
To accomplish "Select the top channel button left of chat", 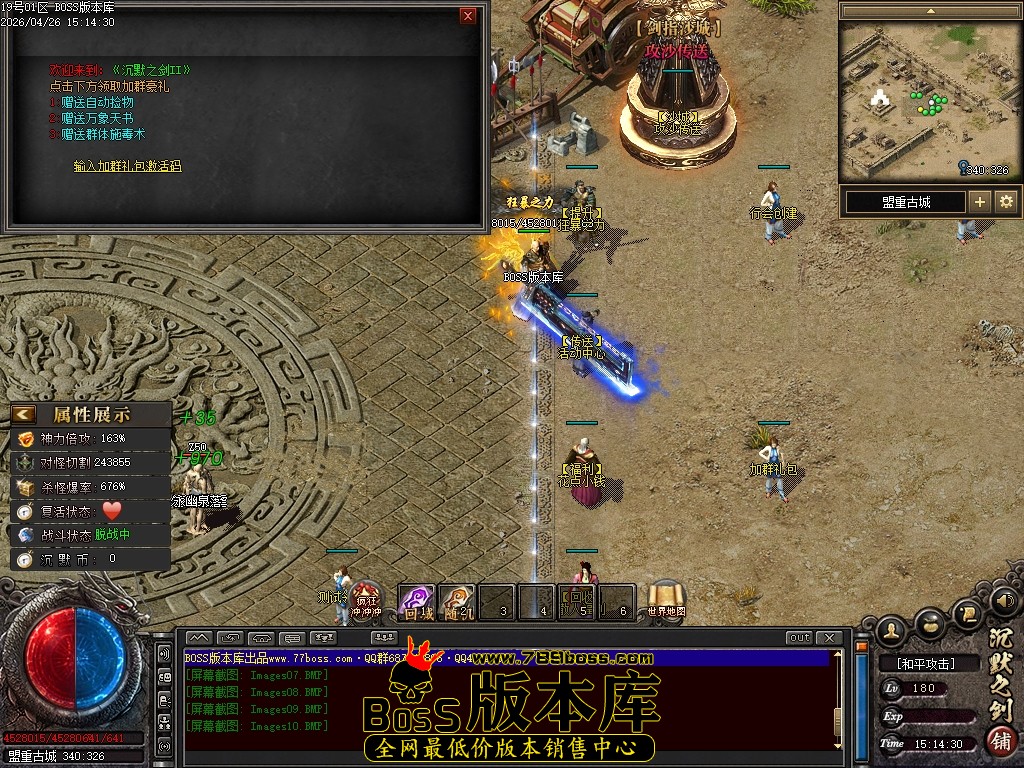I will coord(164,653).
